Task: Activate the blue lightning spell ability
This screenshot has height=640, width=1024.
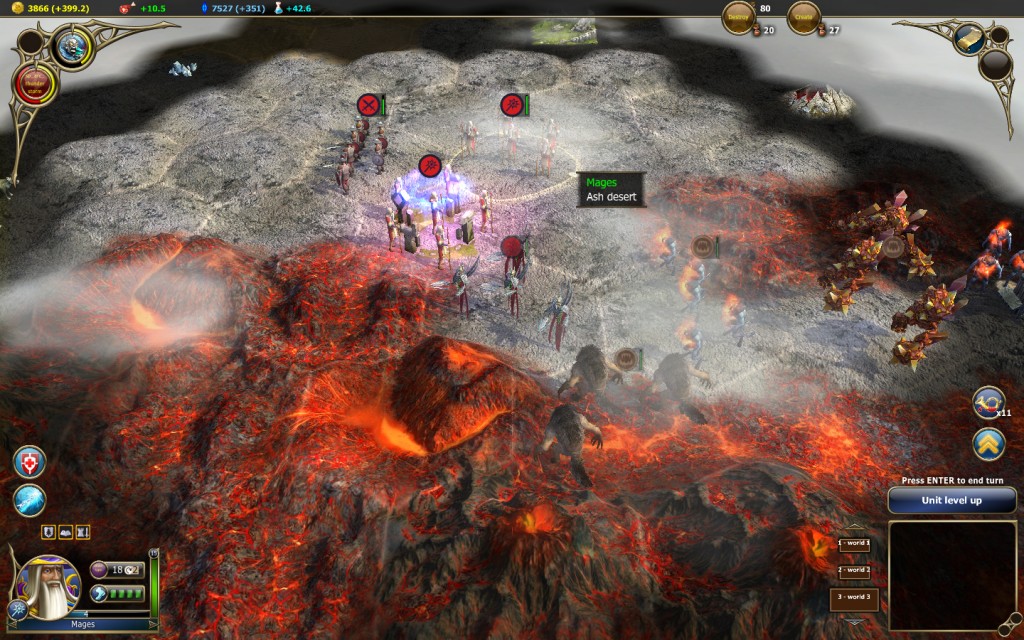Action: (29, 500)
